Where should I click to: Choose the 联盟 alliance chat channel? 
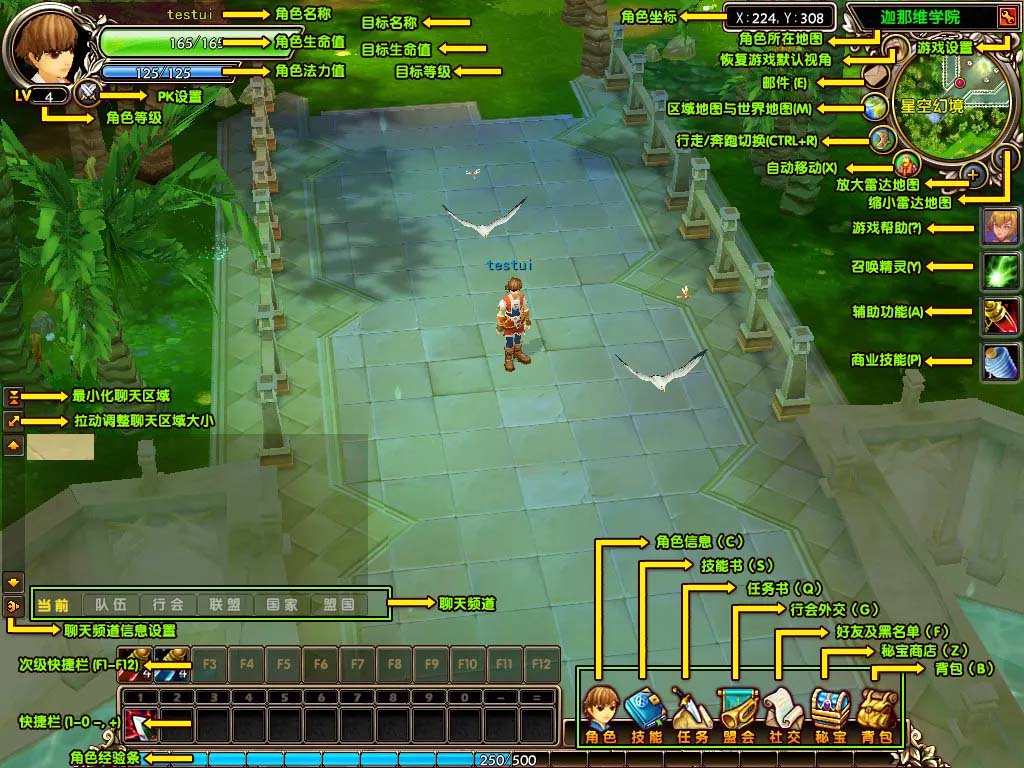click(225, 605)
